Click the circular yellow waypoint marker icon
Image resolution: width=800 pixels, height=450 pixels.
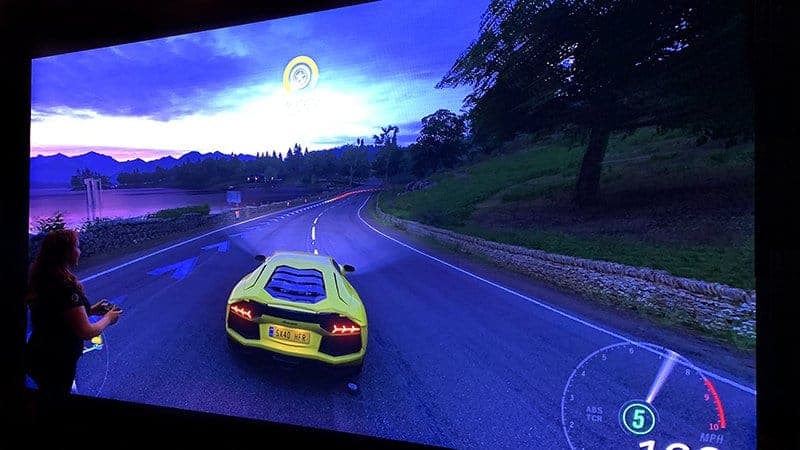pyautogui.click(x=300, y=73)
